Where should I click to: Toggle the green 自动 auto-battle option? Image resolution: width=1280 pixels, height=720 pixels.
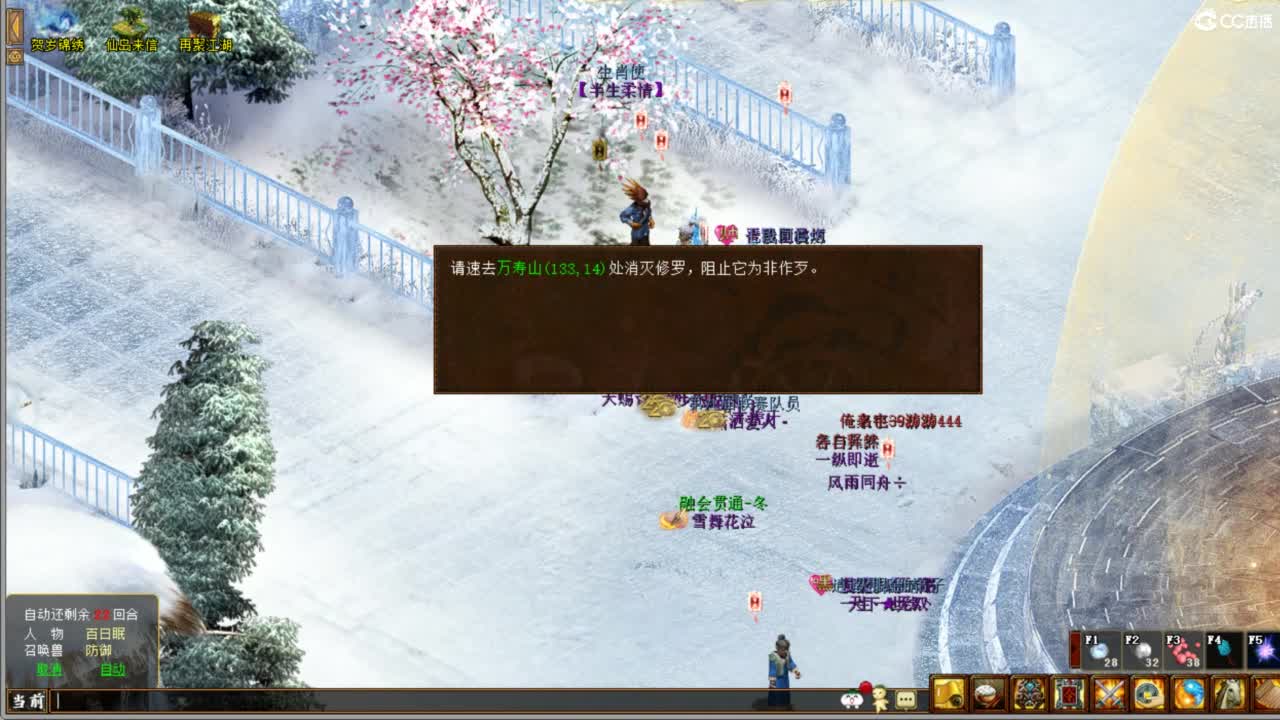click(x=113, y=669)
